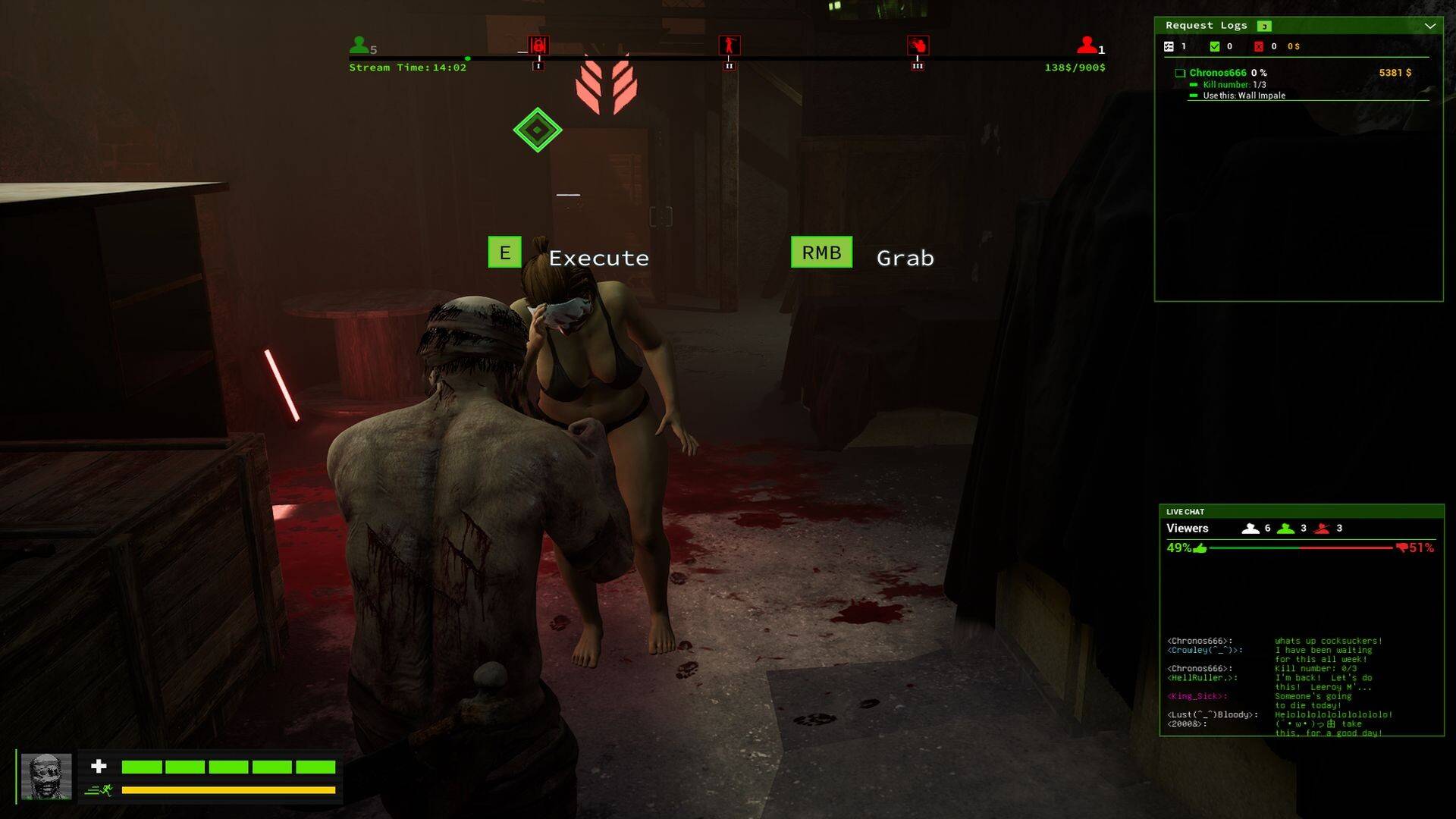
Task: Open the King_Sick chat message
Action: click(1197, 696)
